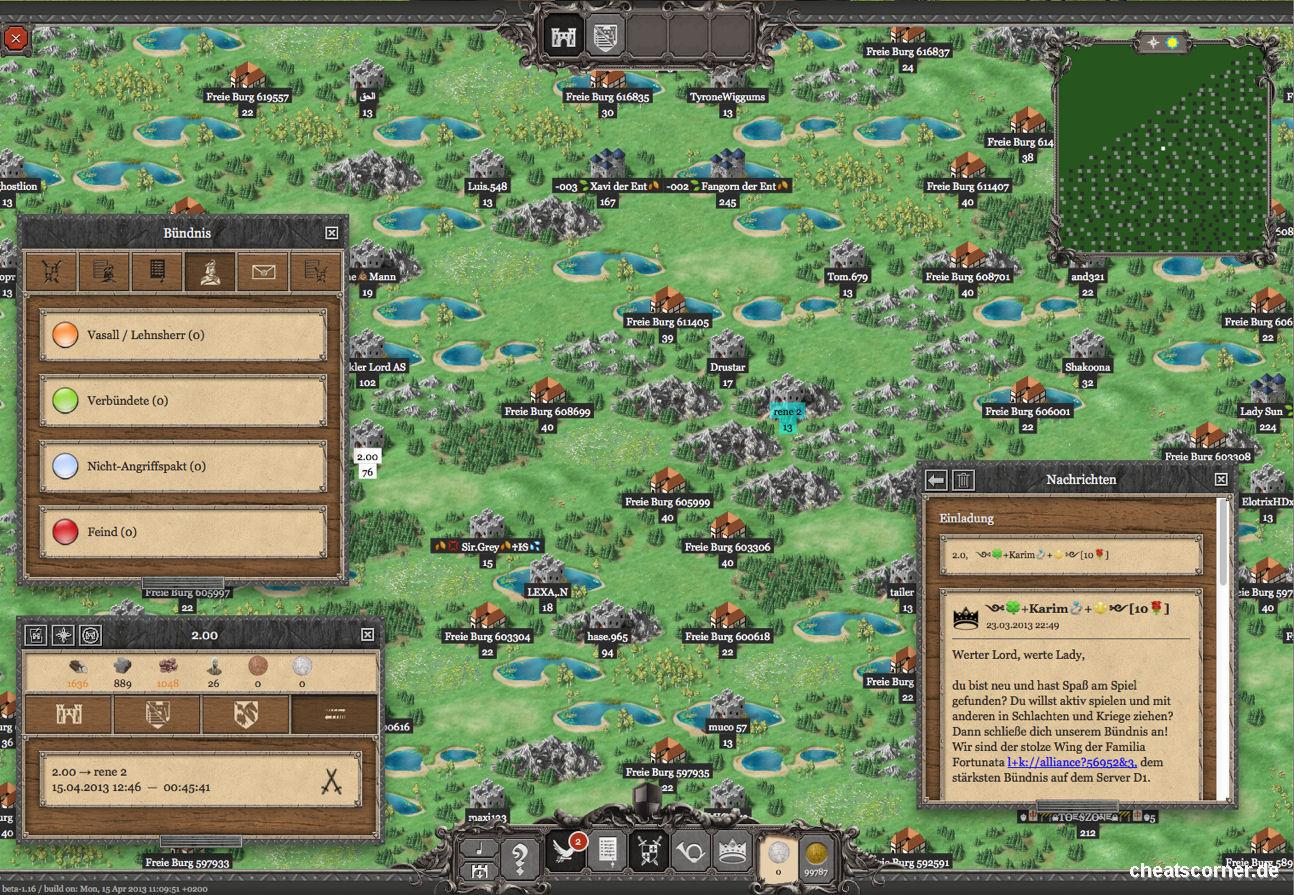Viewport: 1294px width, 895px height.
Task: Click the crown icon in bottom bar
Action: coord(732,851)
